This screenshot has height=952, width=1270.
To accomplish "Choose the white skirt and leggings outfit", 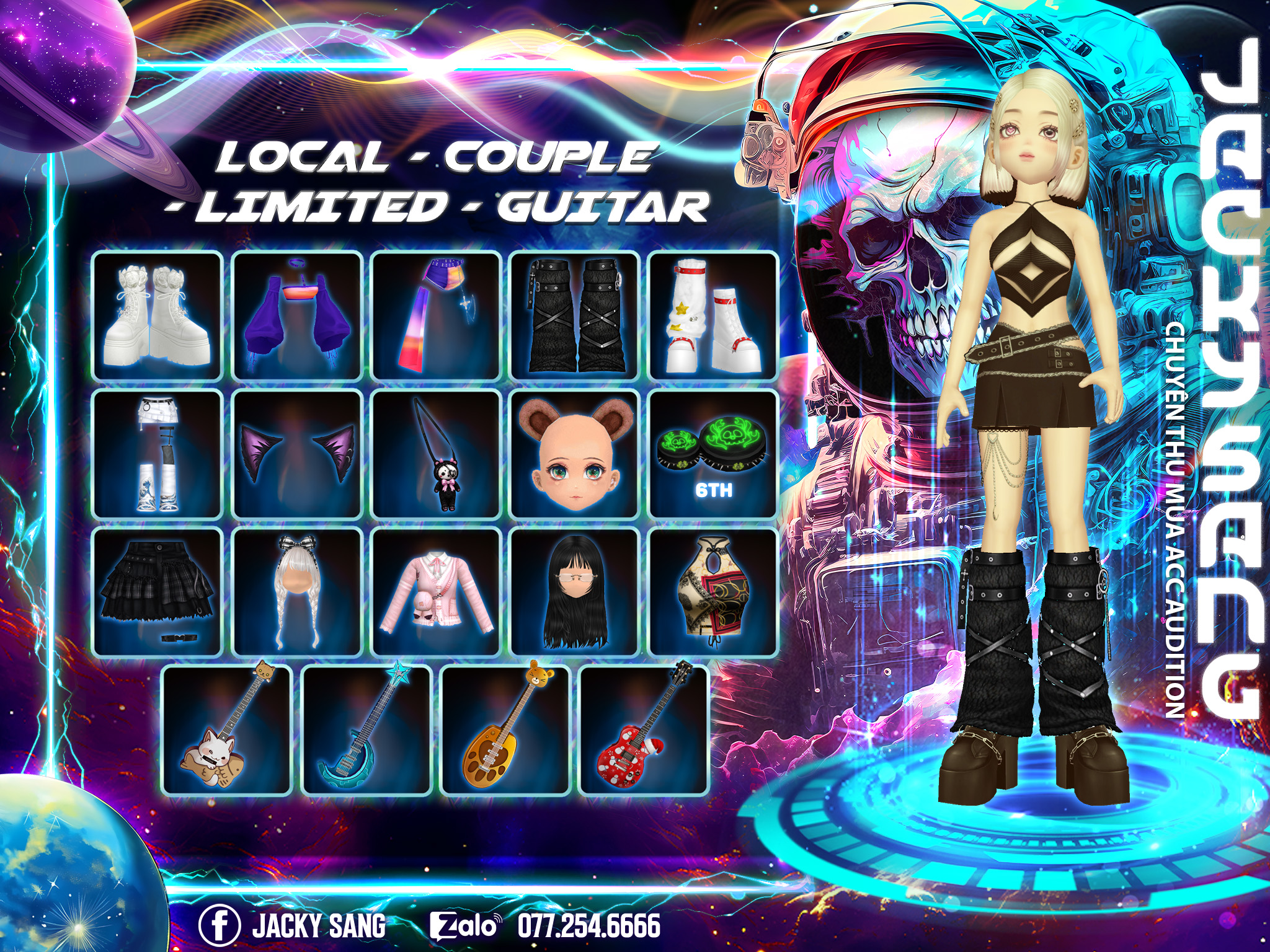I will click(x=158, y=454).
